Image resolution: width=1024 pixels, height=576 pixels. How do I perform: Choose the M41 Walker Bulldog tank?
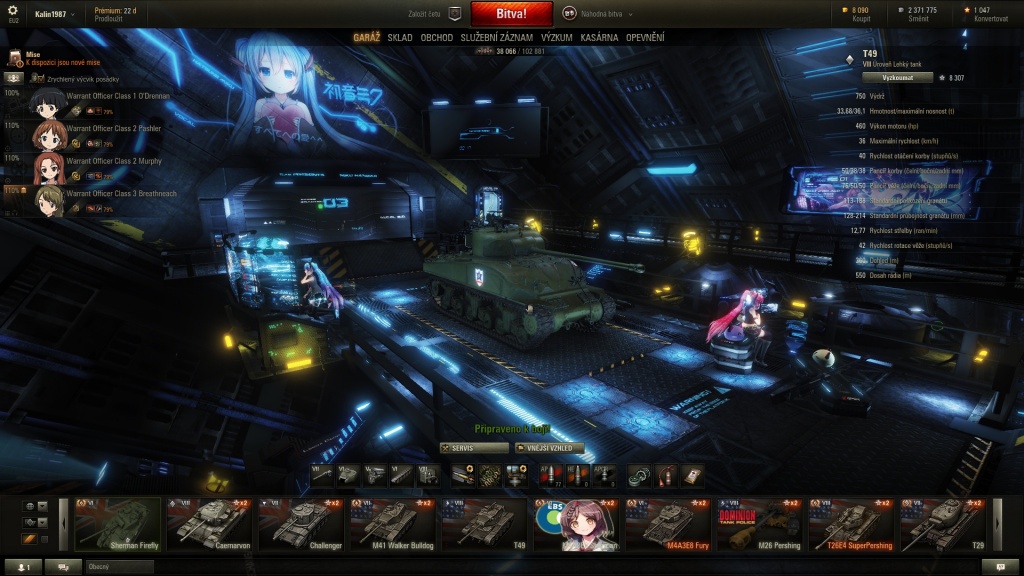(394, 524)
